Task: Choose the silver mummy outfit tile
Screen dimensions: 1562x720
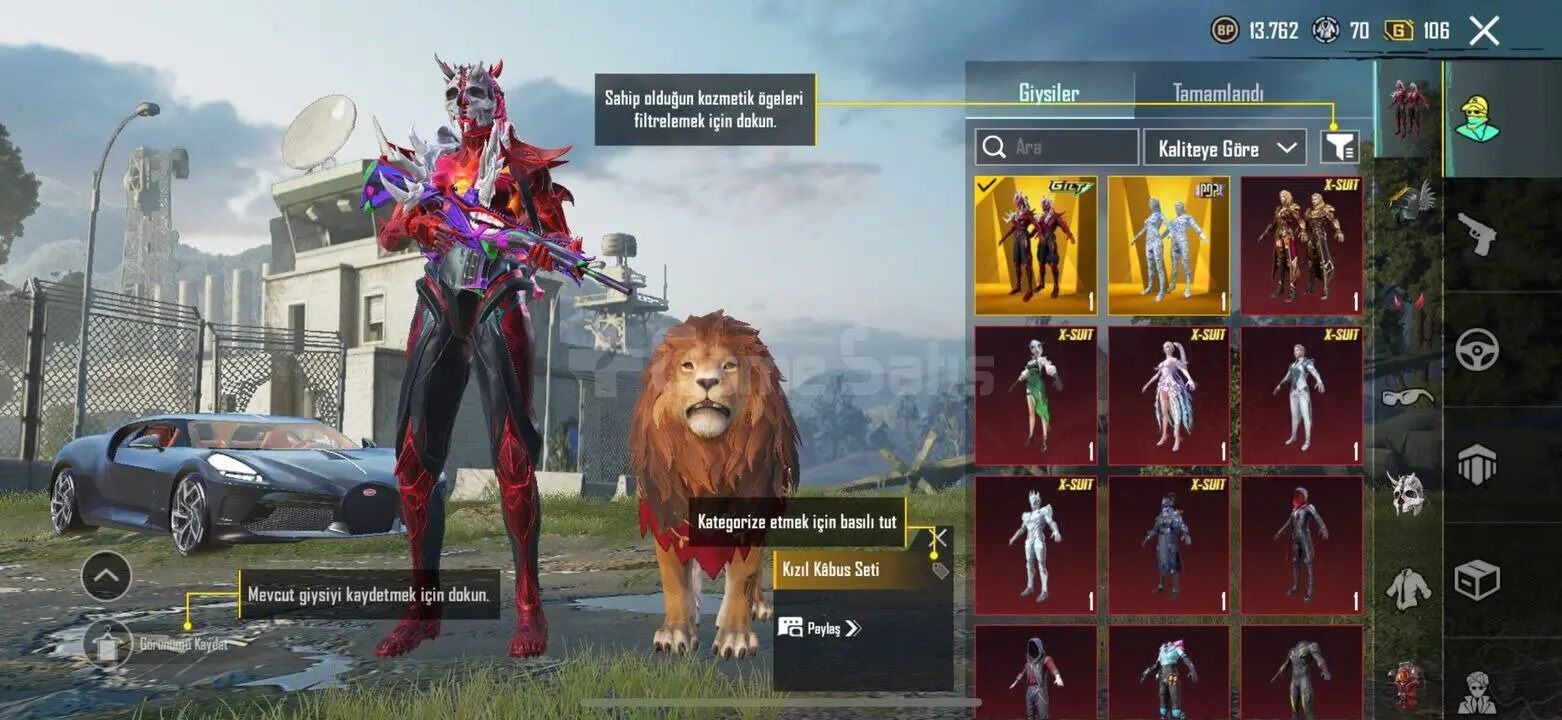Action: [x=1169, y=246]
